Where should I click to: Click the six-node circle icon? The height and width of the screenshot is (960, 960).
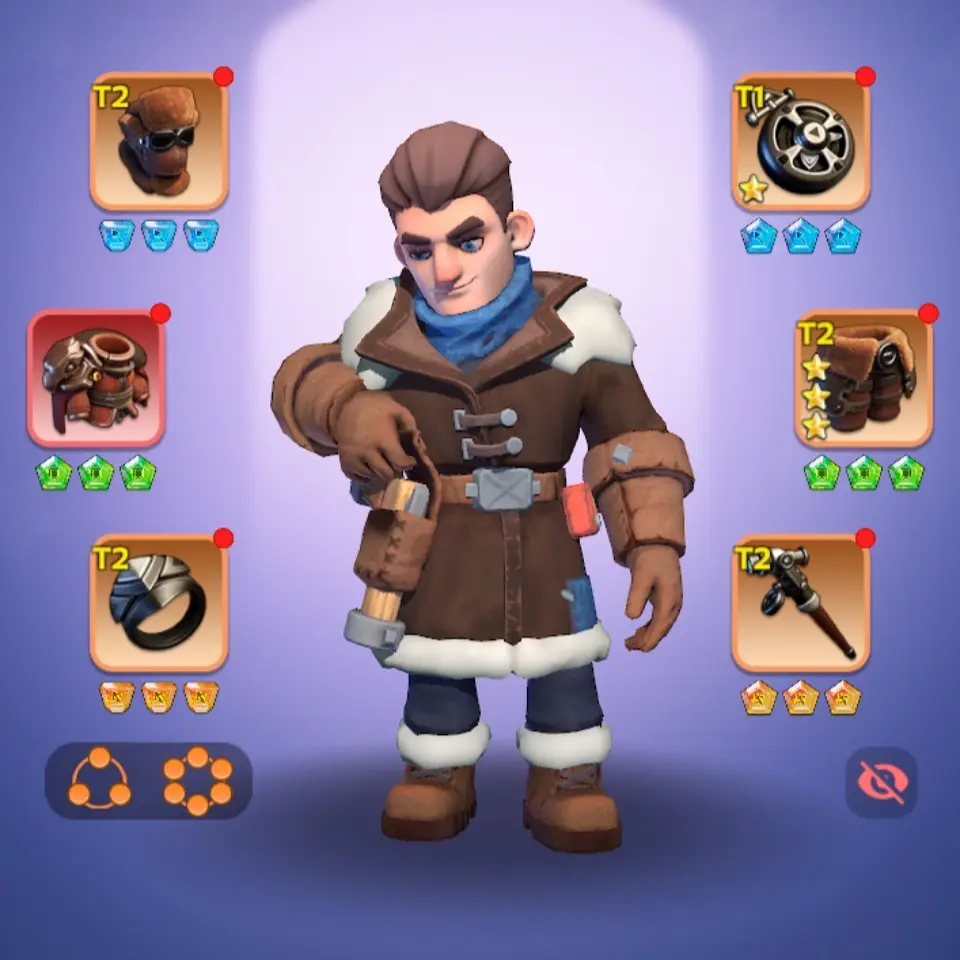(197, 780)
